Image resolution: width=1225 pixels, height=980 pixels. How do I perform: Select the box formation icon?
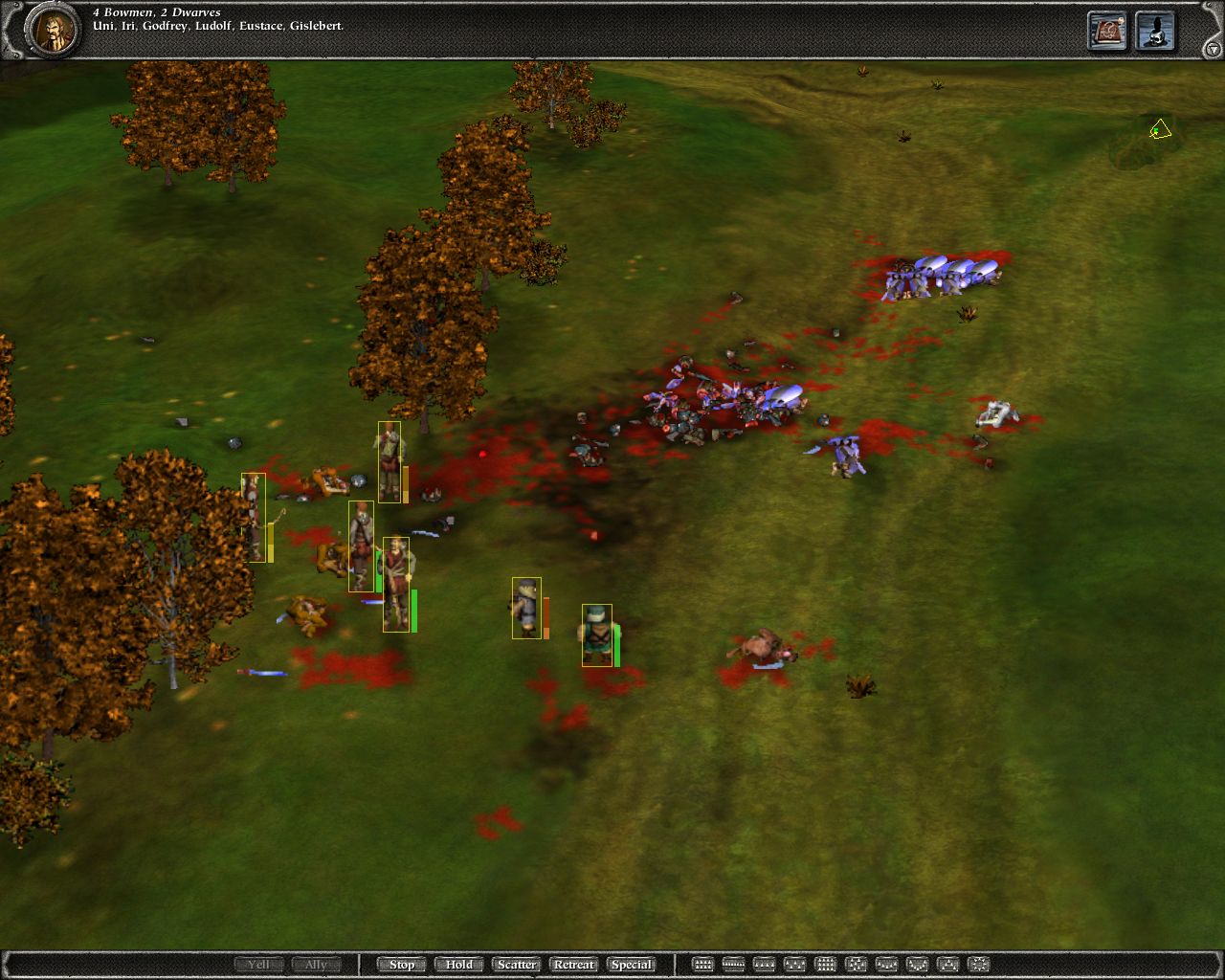click(825, 964)
